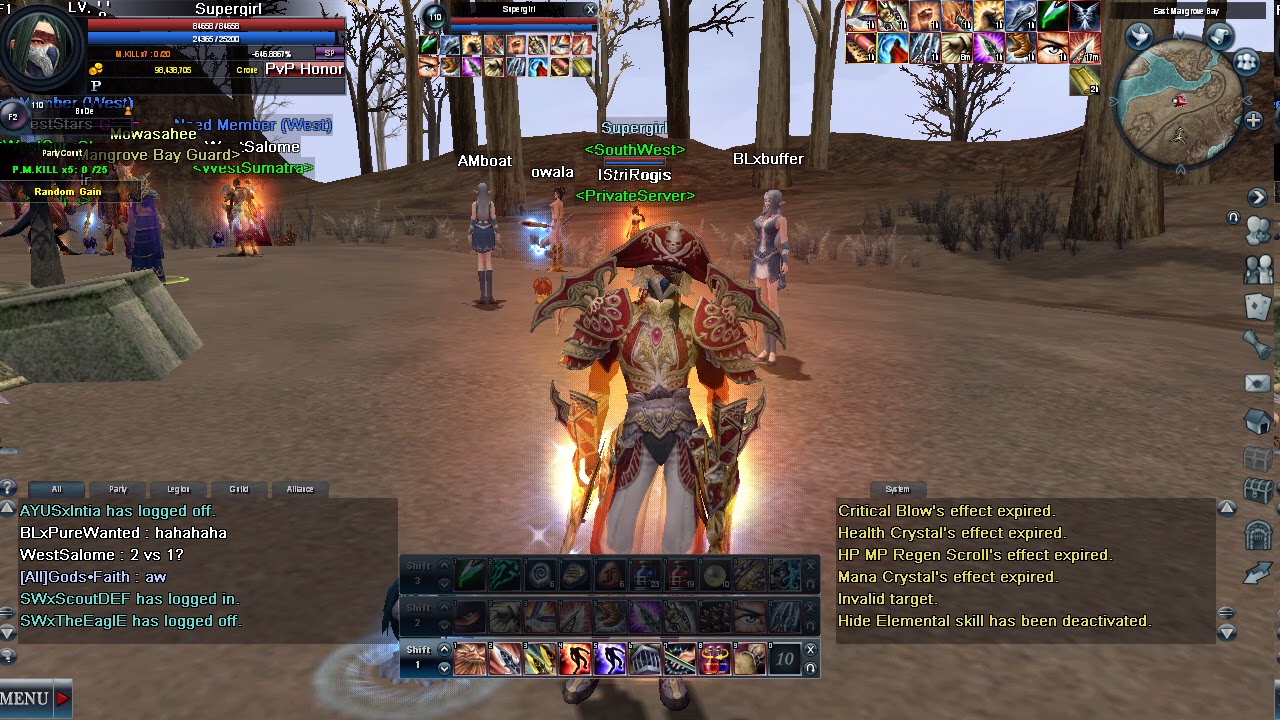Open the Guild chat tab

pyautogui.click(x=239, y=489)
